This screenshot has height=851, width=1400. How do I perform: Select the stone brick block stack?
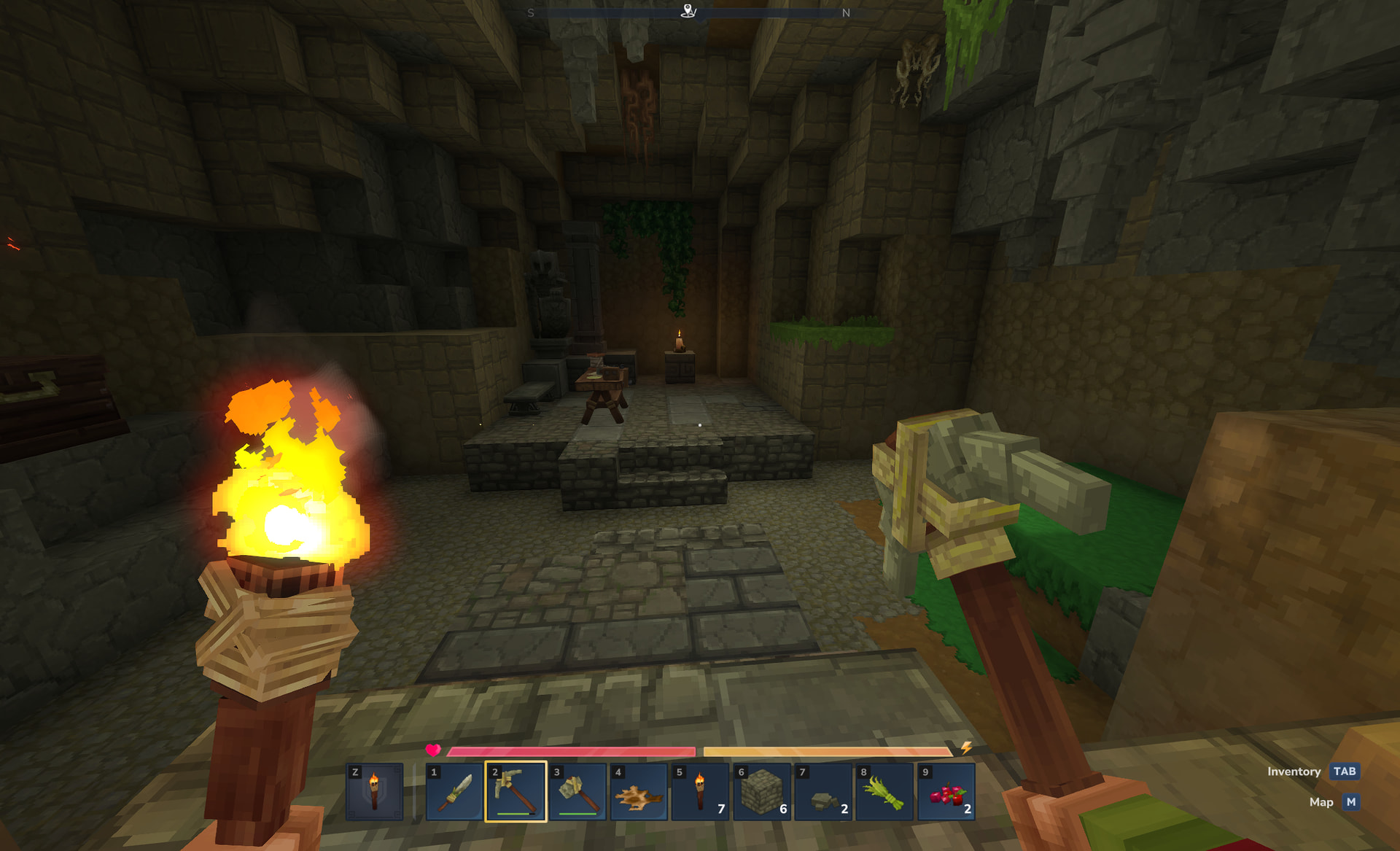click(762, 792)
